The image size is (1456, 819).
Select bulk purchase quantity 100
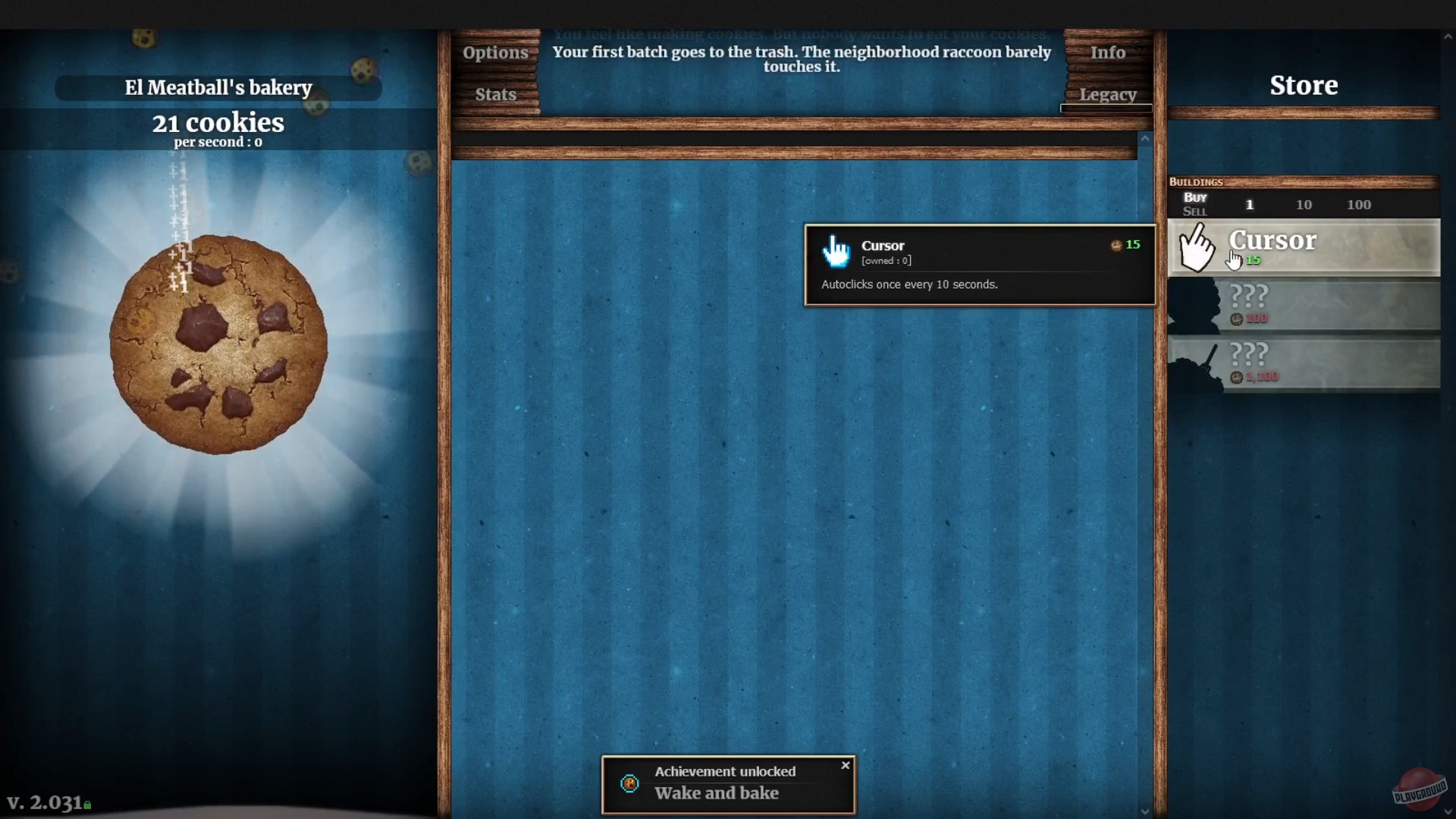point(1360,204)
